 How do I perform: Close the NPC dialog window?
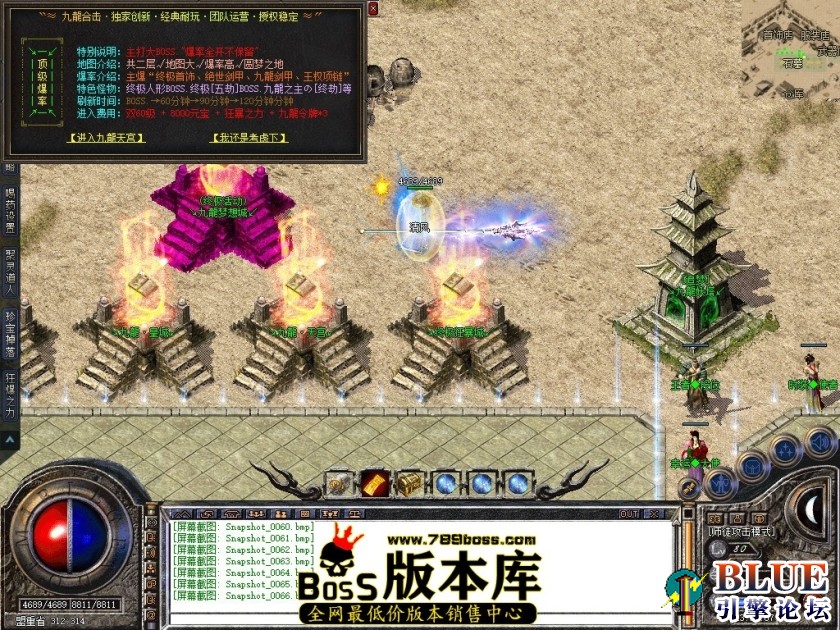click(x=373, y=8)
